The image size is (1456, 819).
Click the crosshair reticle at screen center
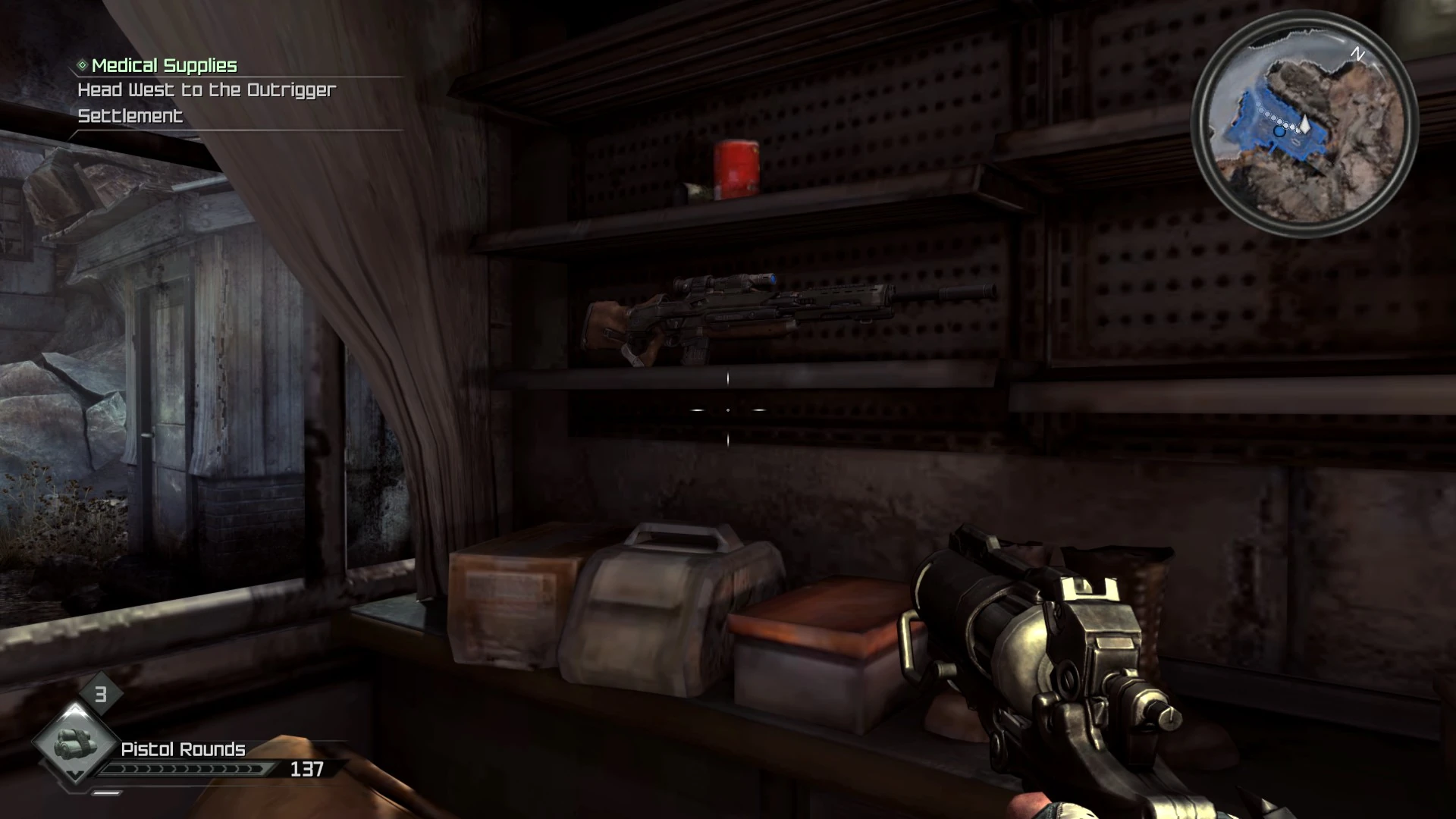pos(727,409)
